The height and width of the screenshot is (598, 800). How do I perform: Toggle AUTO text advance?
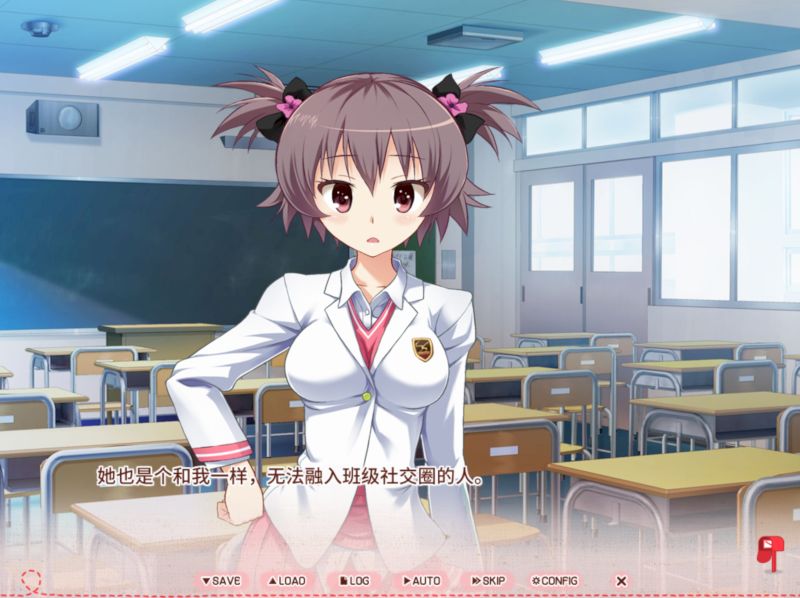click(421, 580)
